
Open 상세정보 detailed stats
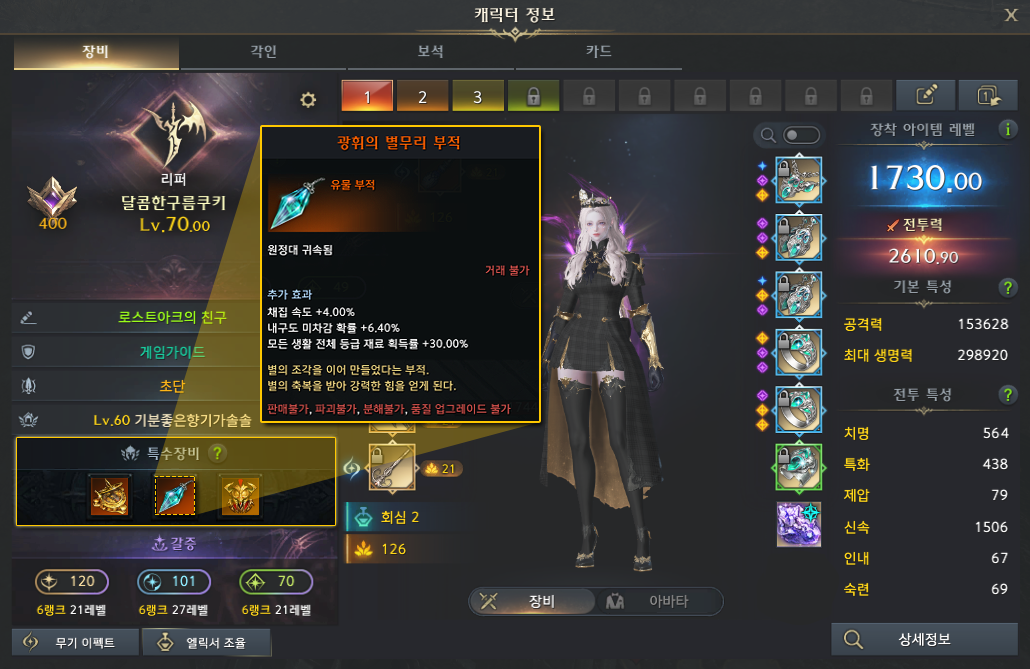[922, 640]
